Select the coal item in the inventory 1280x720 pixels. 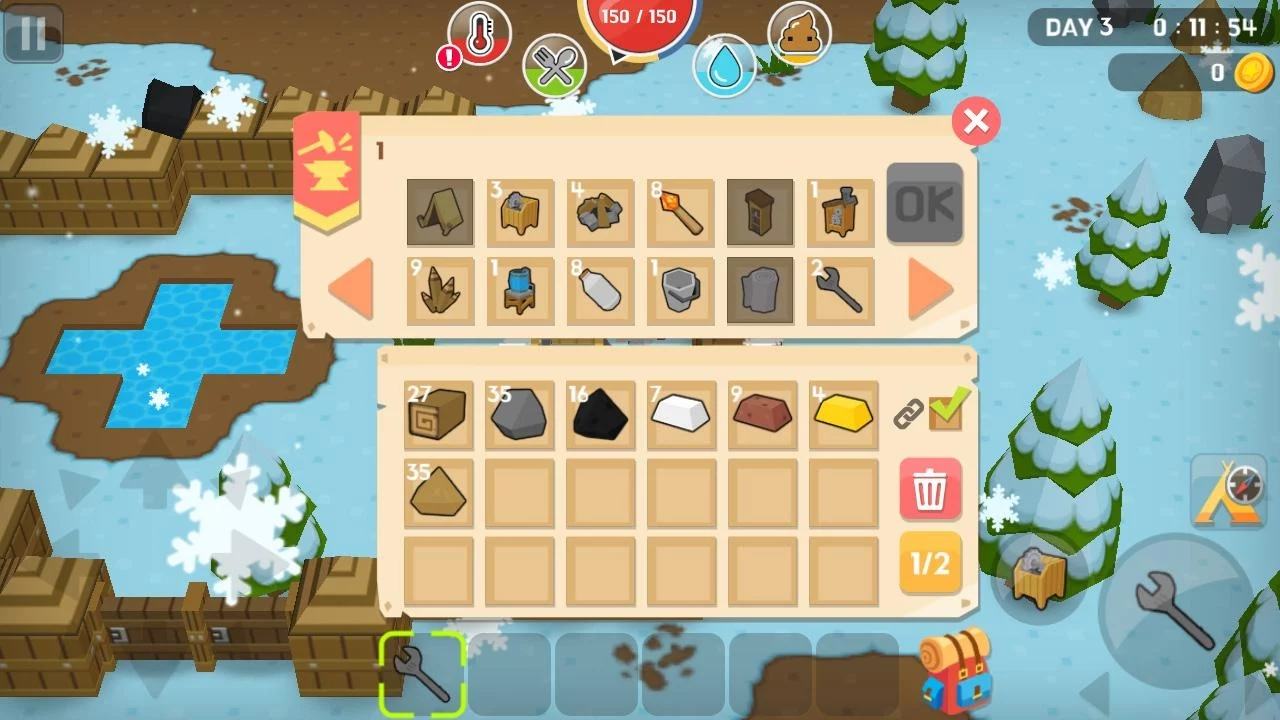[600, 413]
